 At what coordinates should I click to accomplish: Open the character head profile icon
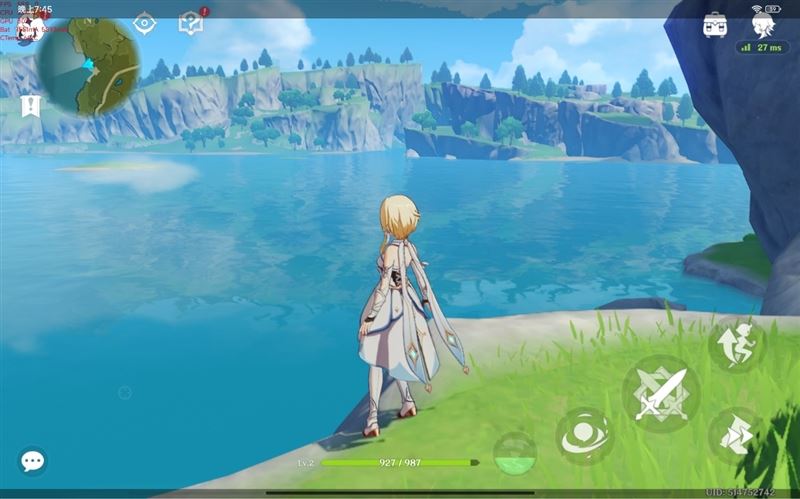767,22
